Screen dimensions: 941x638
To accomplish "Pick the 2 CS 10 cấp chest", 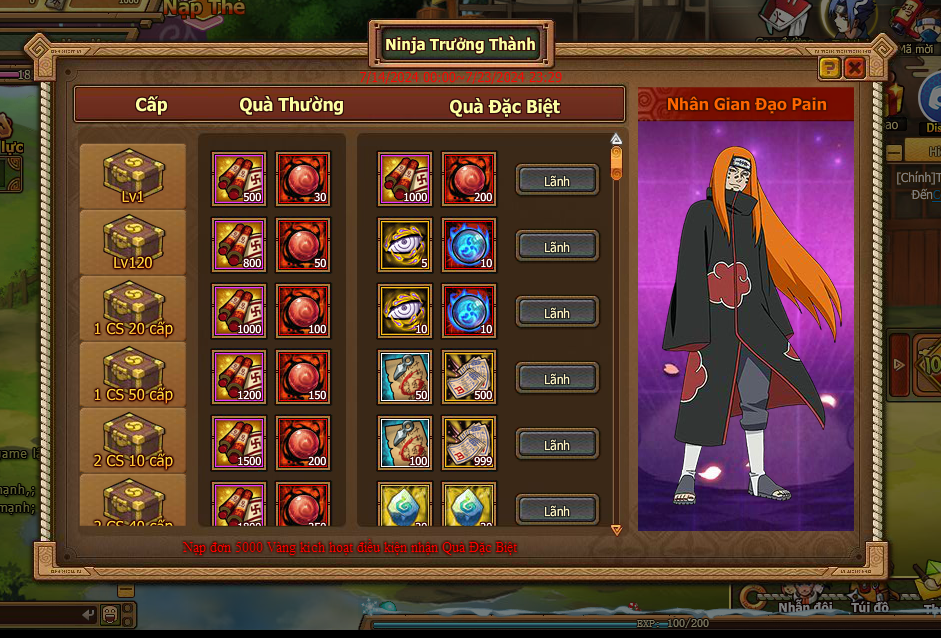I will (x=133, y=439).
